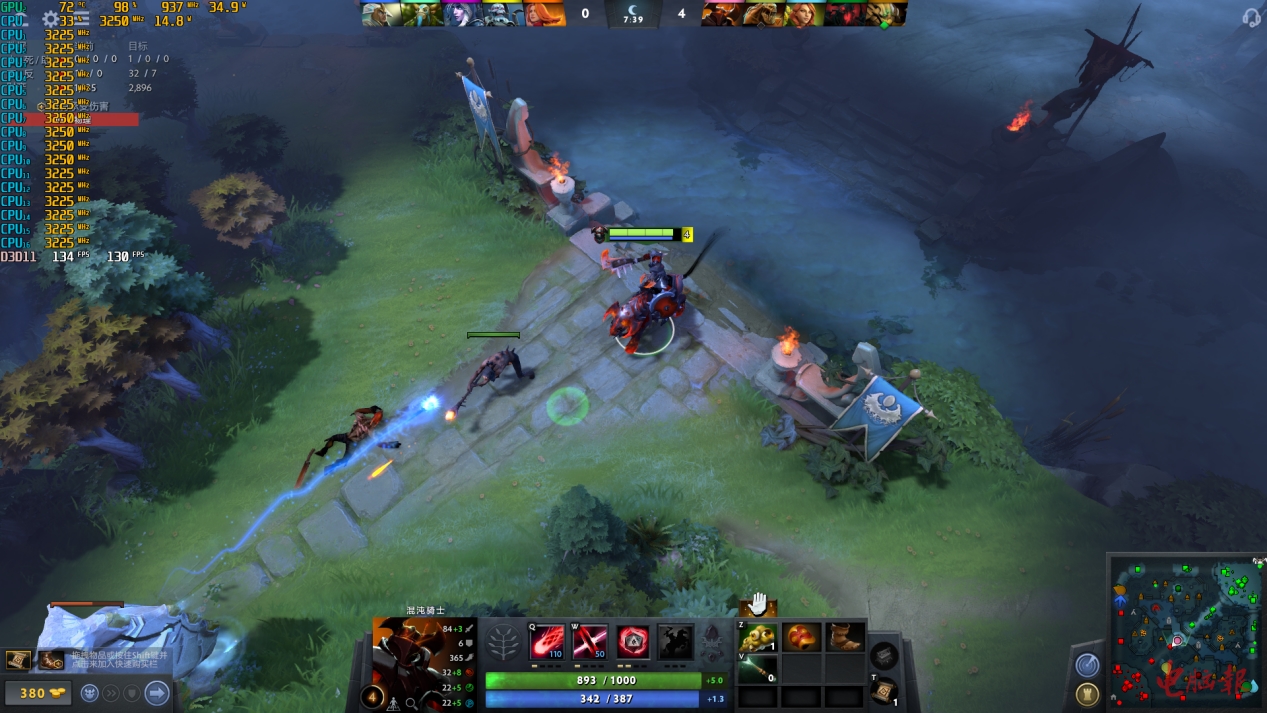Screen dimensions: 1267x713
Task: Select the red and gold item slot
Action: pyautogui.click(x=801, y=637)
